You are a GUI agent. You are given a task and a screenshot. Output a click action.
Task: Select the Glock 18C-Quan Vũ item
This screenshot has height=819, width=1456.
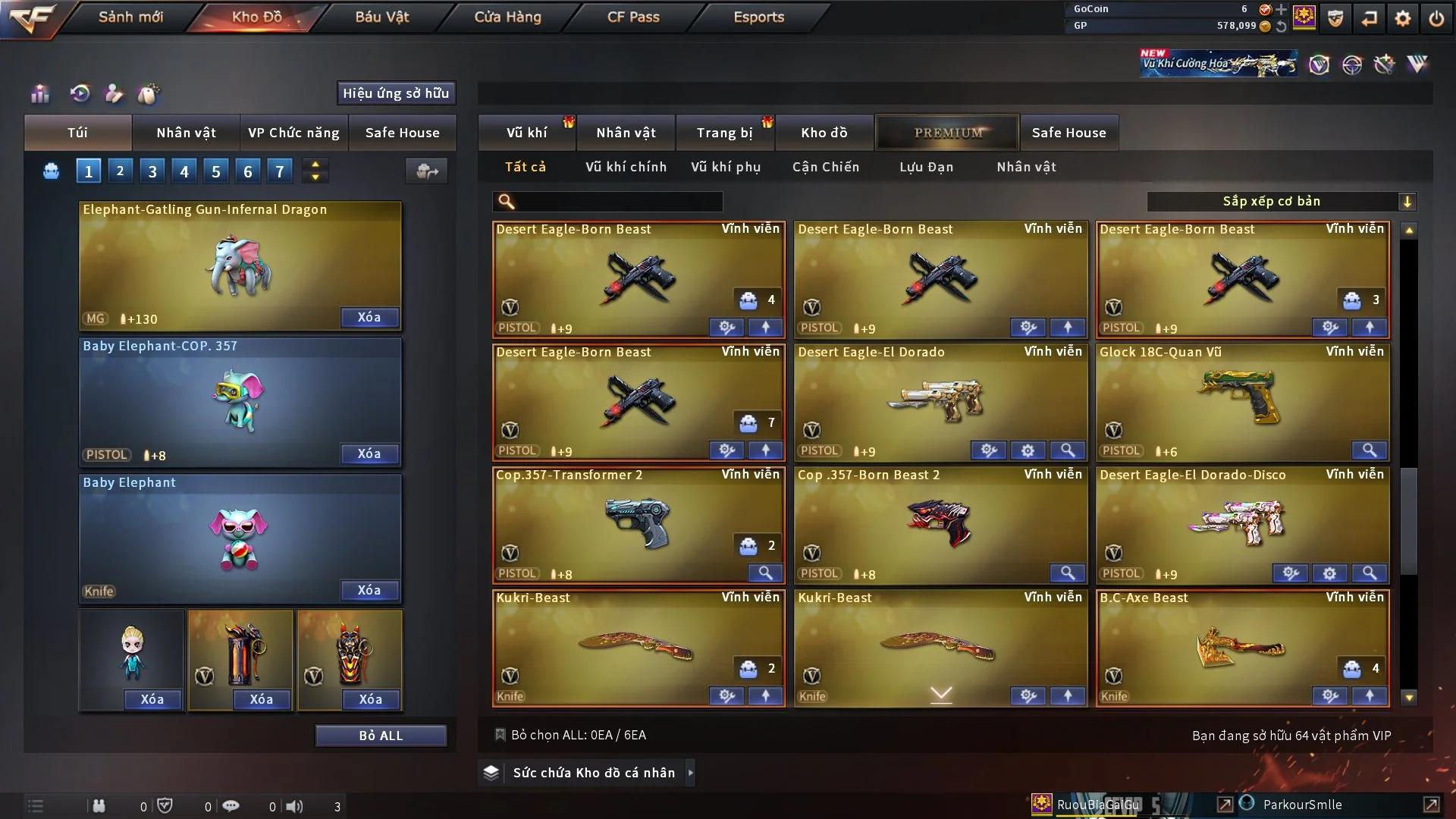point(1242,402)
